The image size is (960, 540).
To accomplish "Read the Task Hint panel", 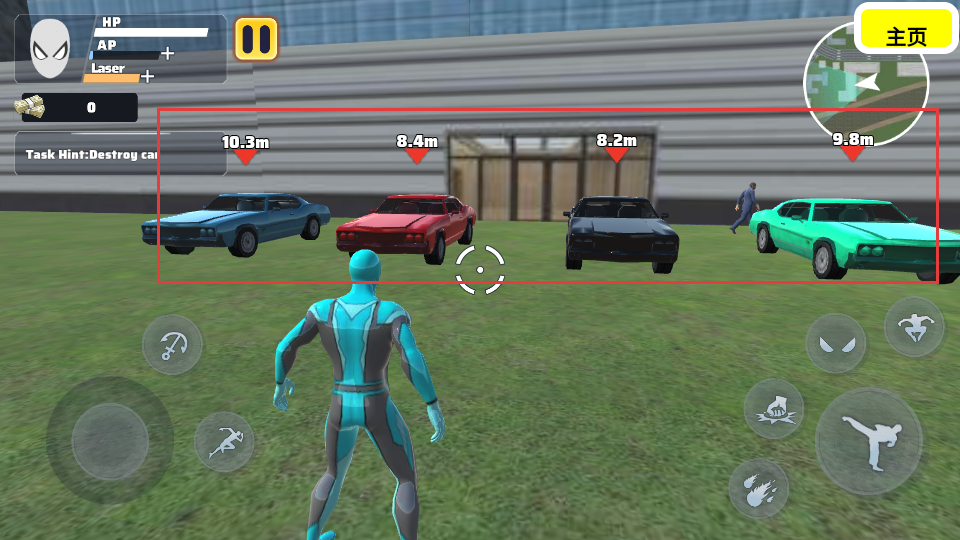I will coord(92,154).
